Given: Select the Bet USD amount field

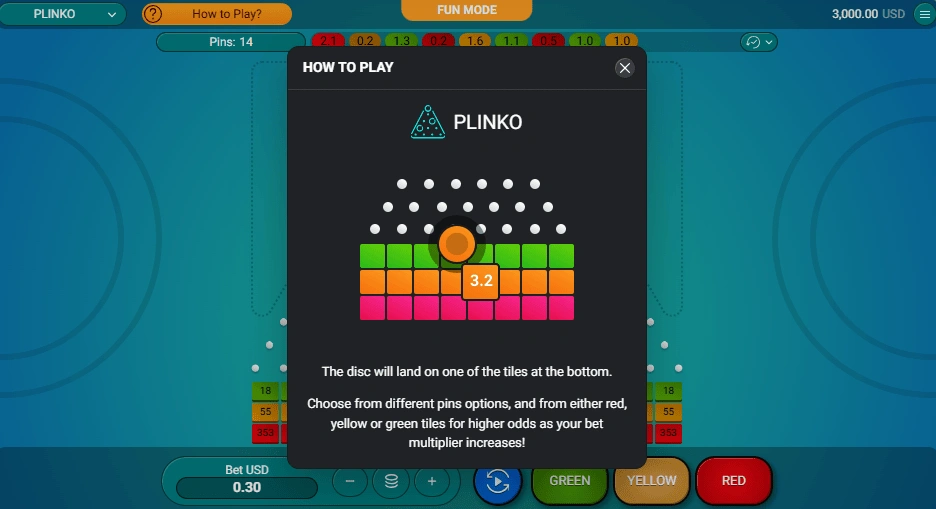Looking at the screenshot, I should click(x=246, y=487).
